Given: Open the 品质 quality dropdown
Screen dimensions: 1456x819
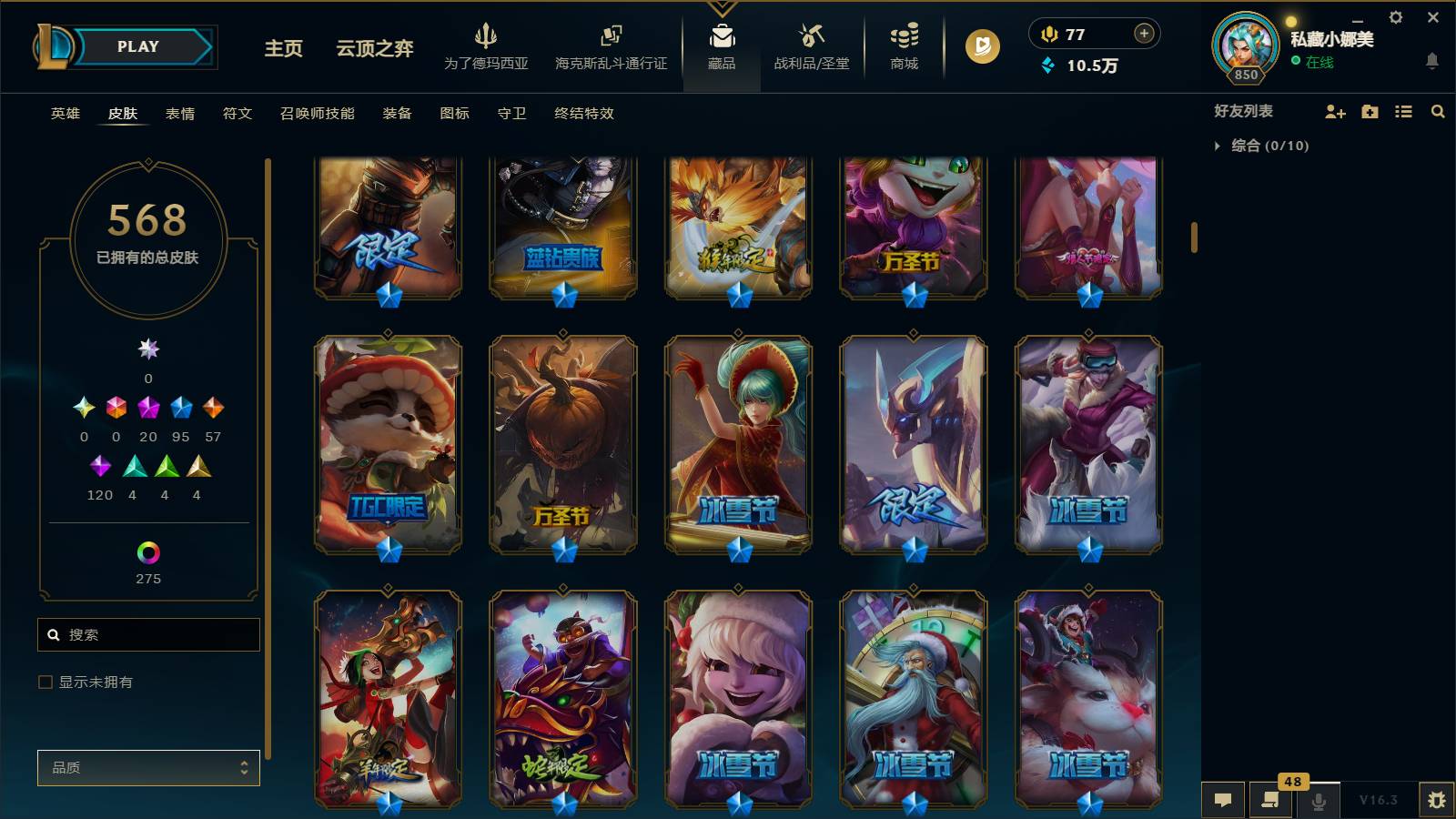Looking at the screenshot, I should 147,767.
